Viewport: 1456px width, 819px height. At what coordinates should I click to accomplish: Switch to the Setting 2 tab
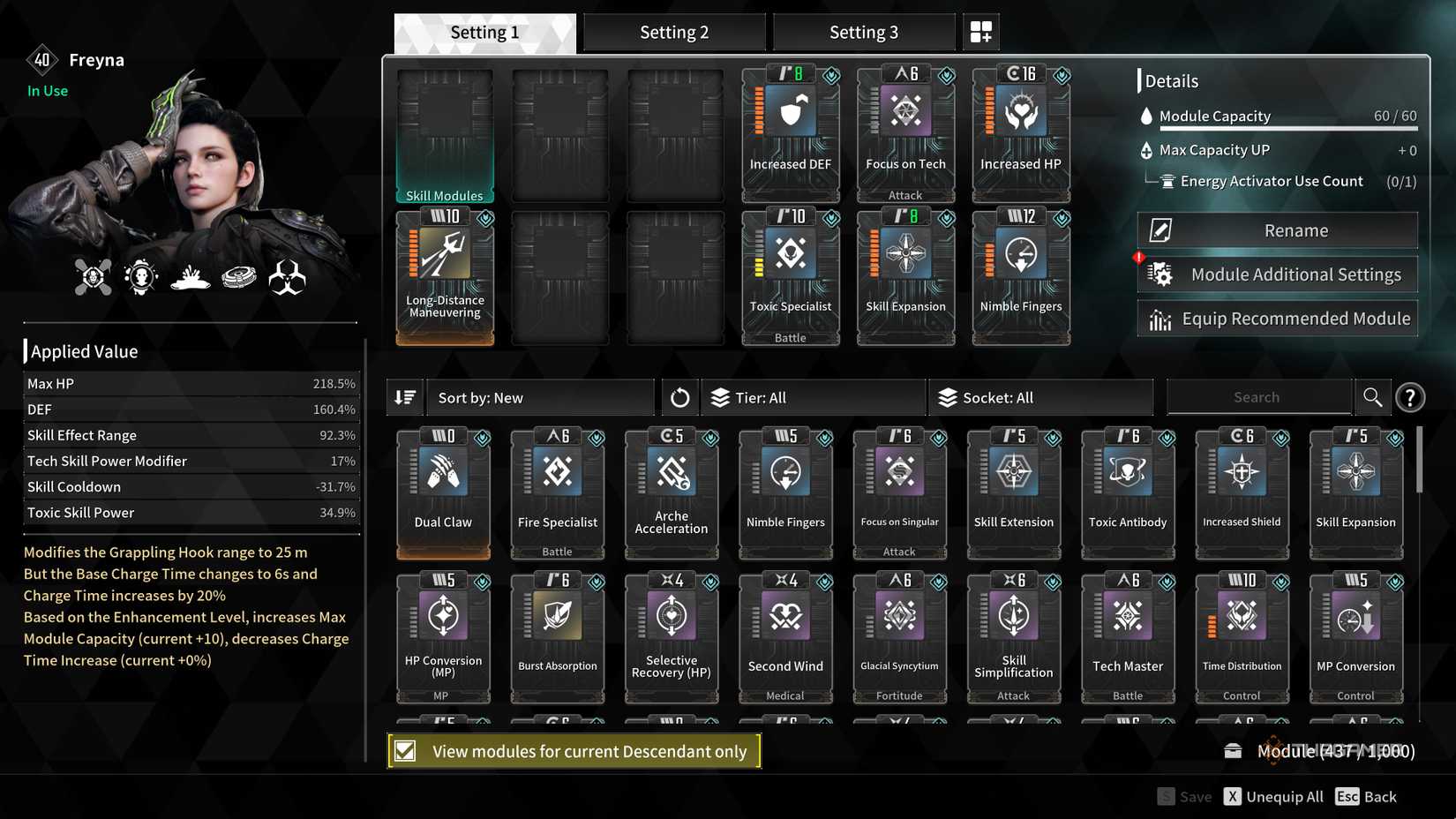pos(673,31)
